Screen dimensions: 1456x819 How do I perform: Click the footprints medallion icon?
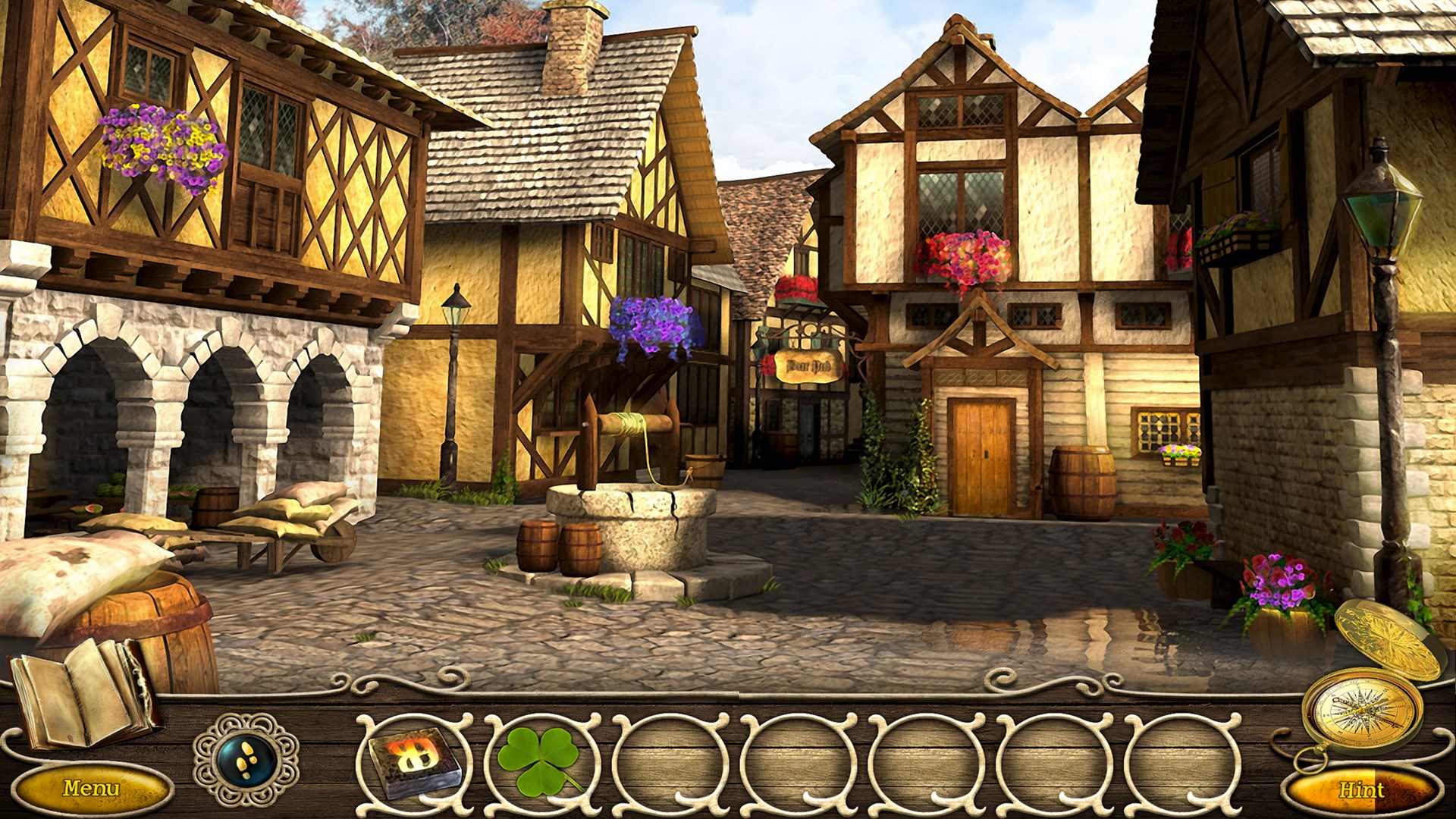pyautogui.click(x=246, y=758)
